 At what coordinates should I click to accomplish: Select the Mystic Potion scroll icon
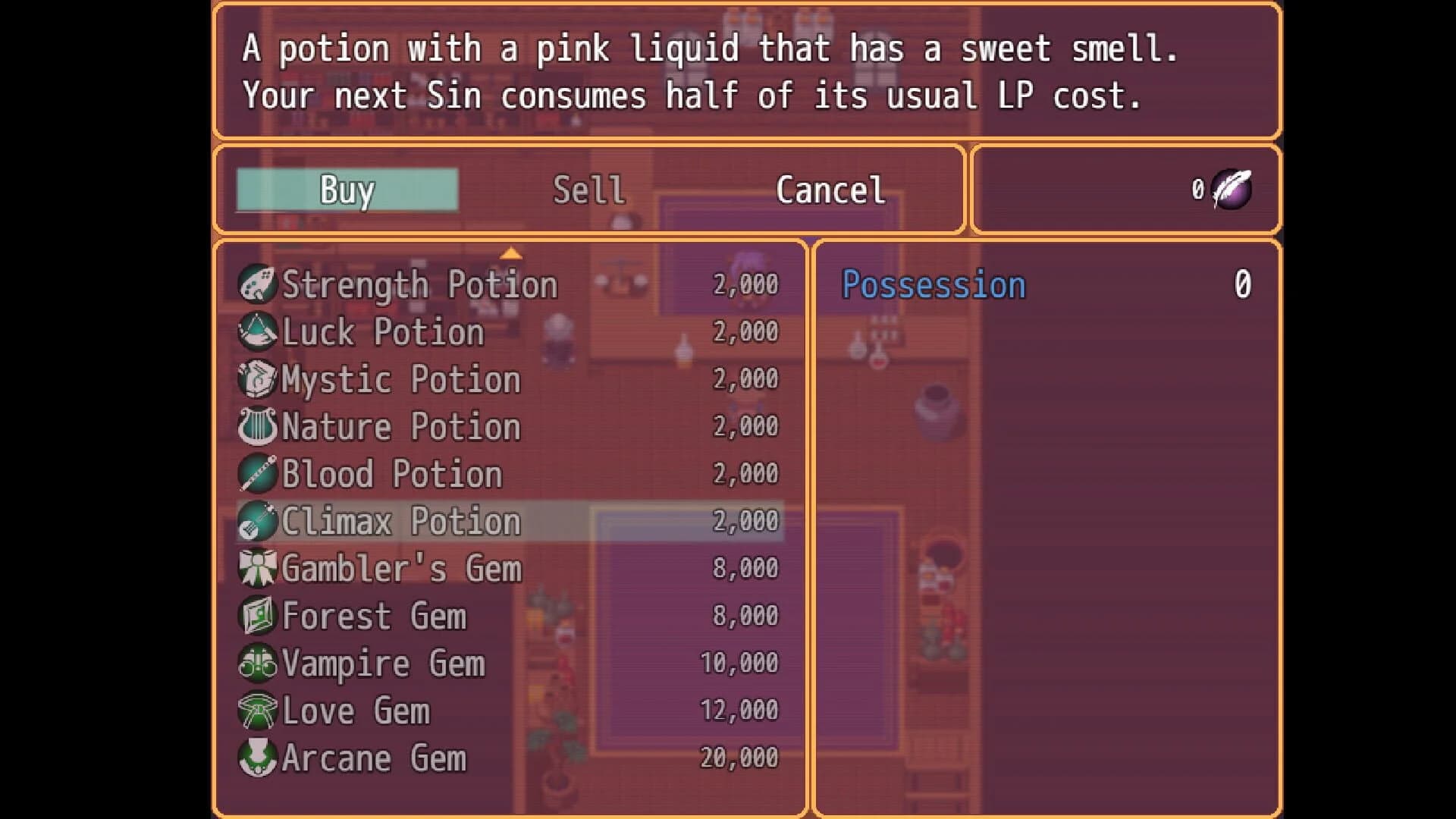pyautogui.click(x=259, y=379)
